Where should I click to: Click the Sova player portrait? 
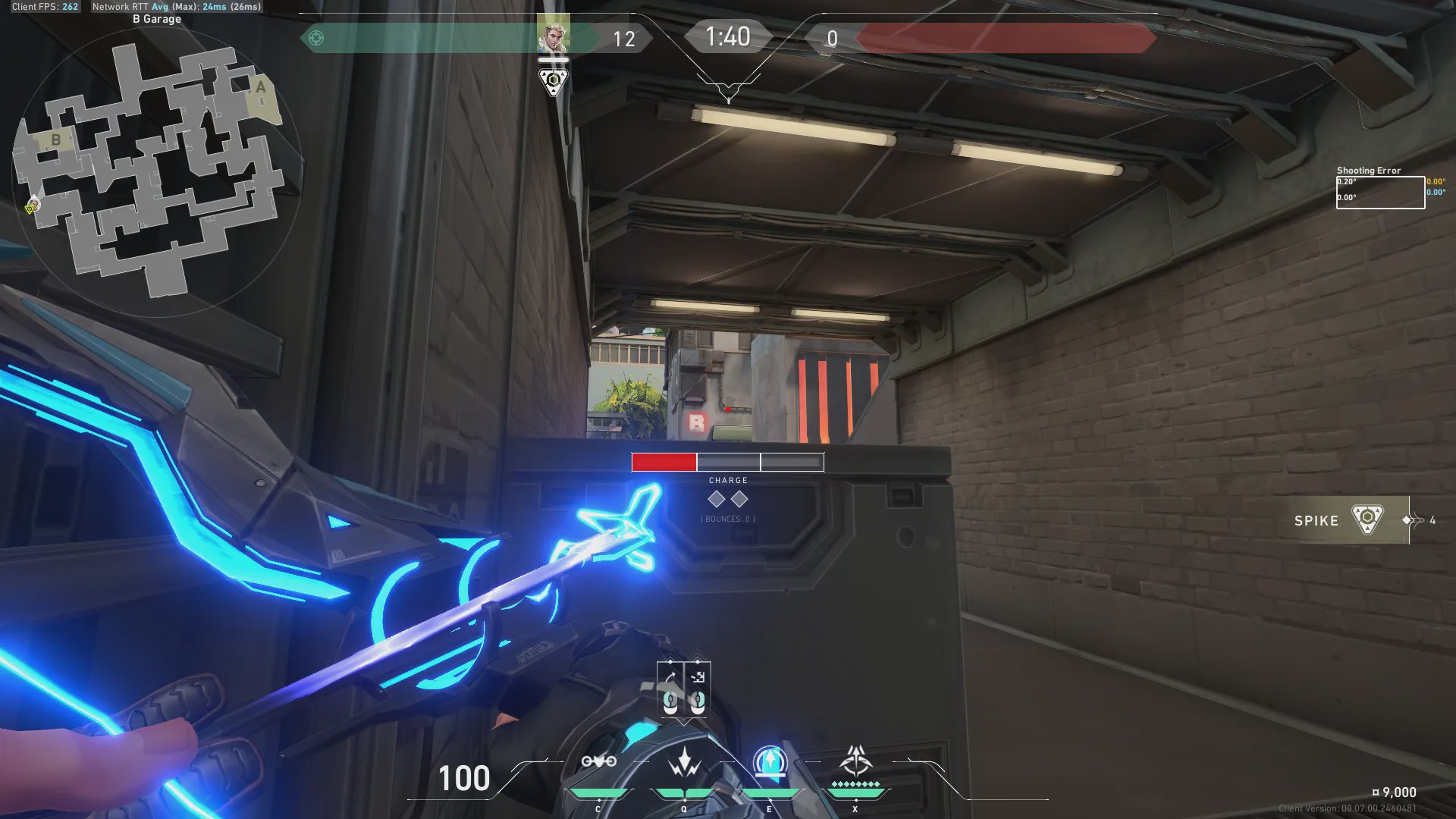tap(553, 35)
